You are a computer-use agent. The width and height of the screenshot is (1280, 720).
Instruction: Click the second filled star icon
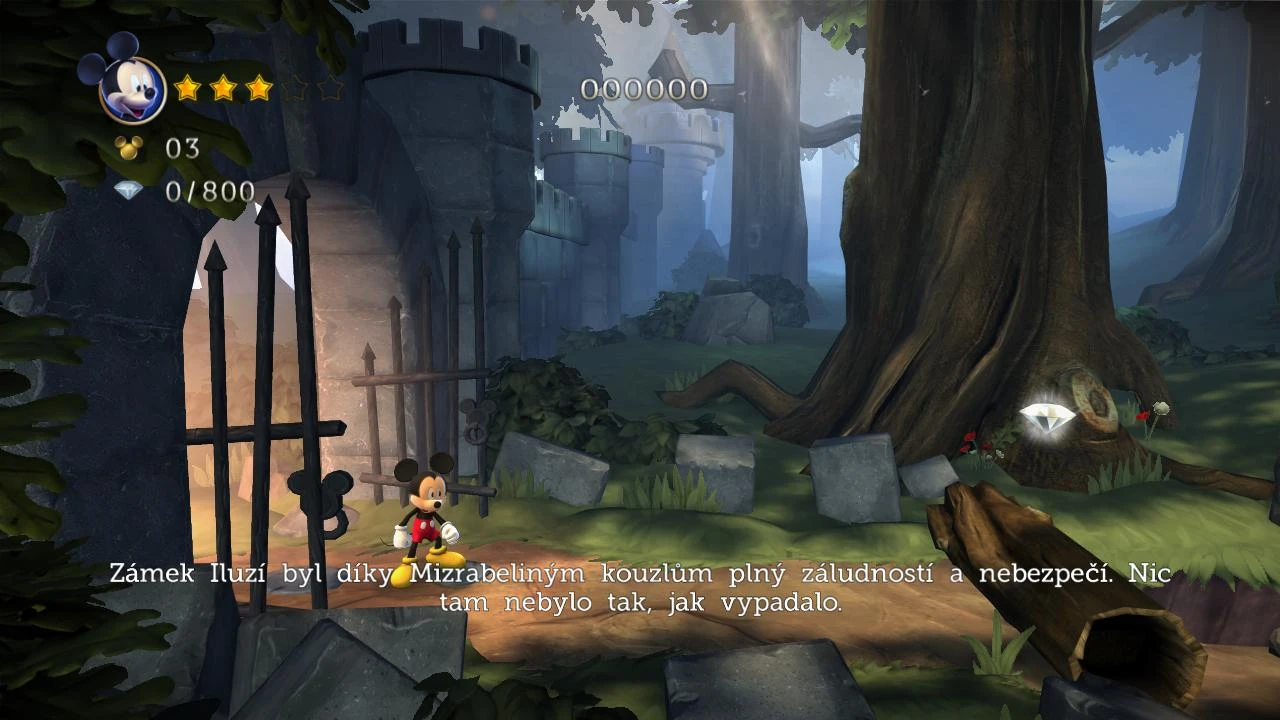(222, 88)
